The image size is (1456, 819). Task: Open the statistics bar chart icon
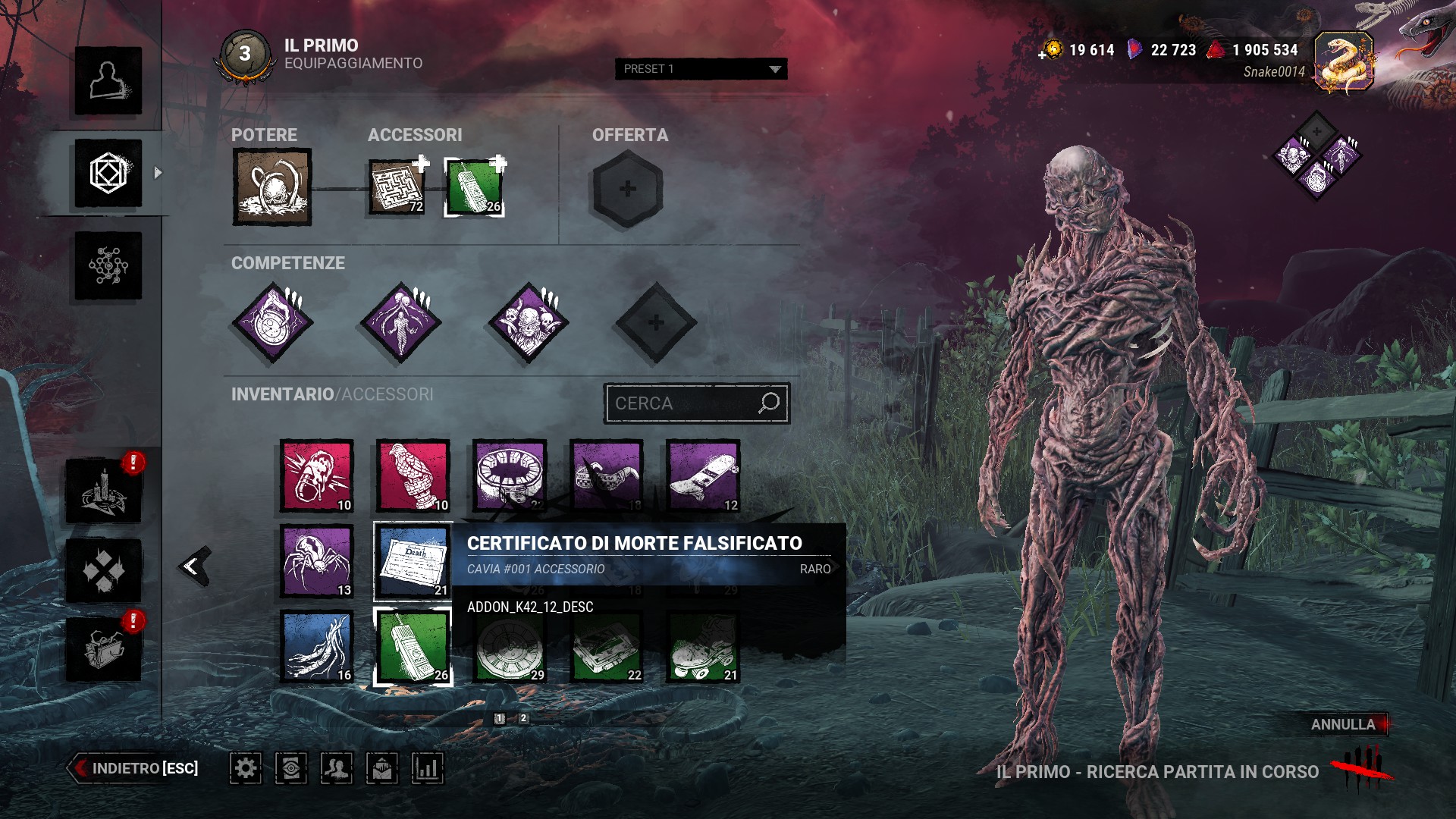[428, 768]
